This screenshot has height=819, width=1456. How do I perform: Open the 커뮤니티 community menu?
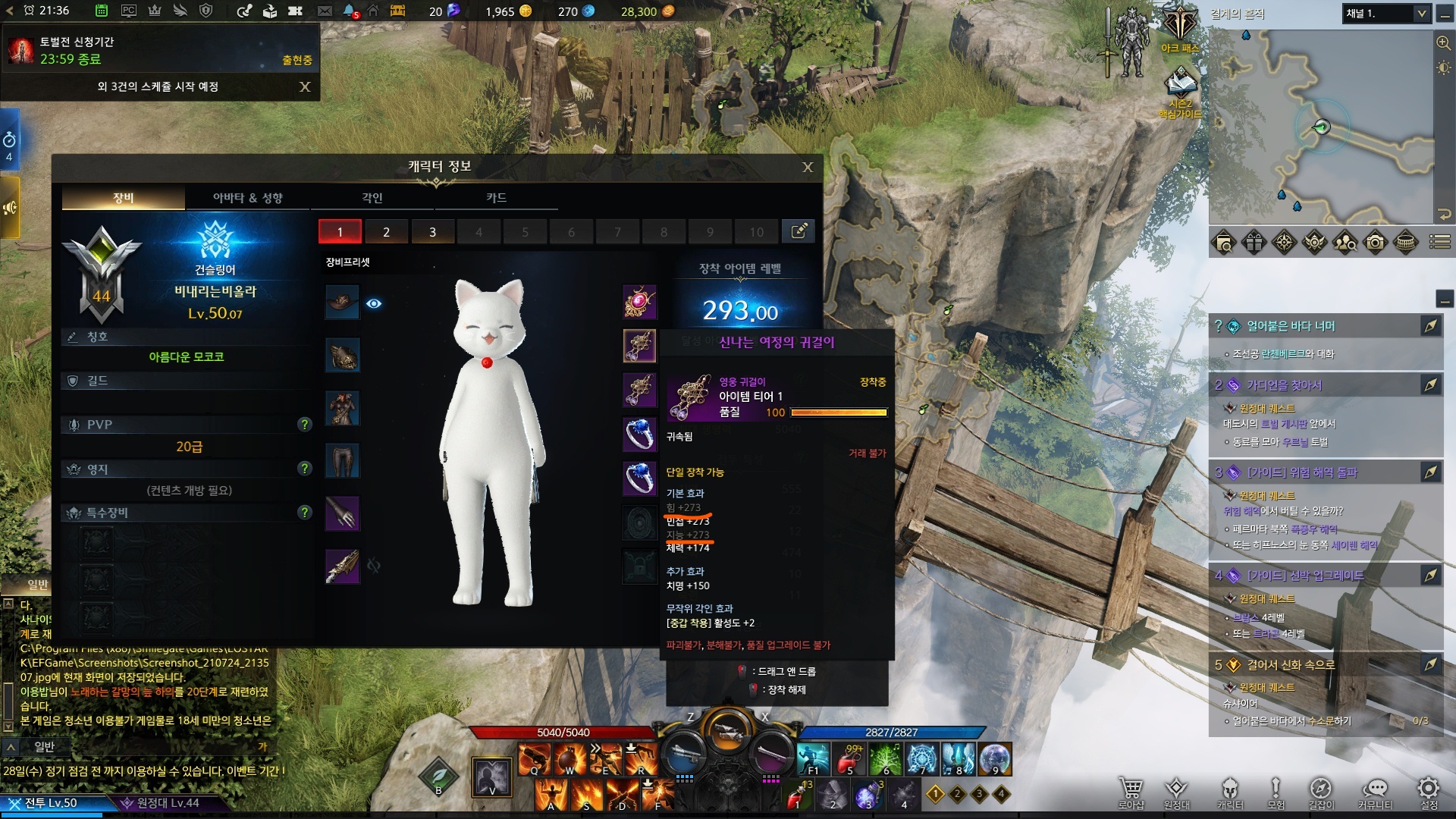[x=1375, y=791]
